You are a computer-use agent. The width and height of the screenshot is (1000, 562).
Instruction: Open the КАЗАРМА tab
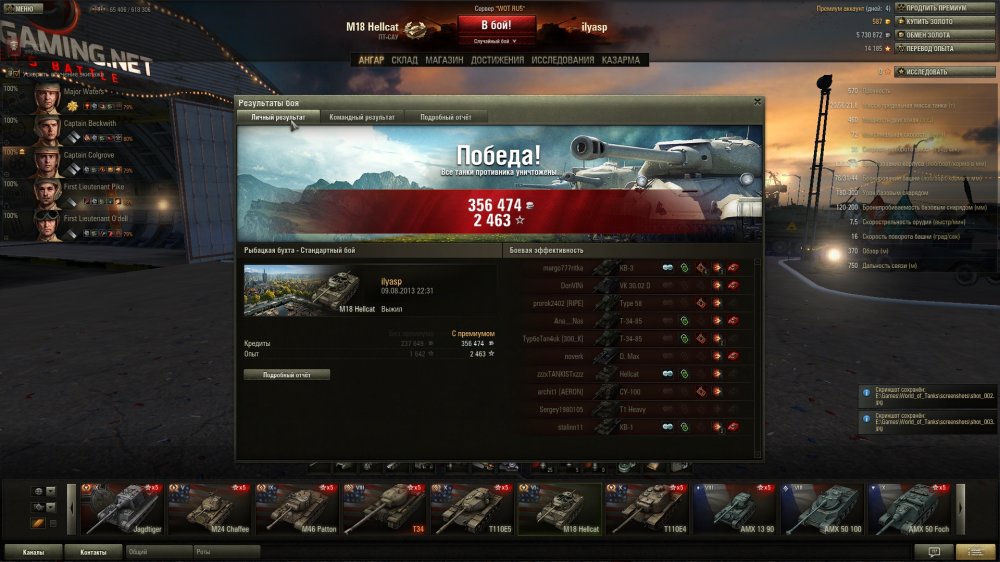click(x=621, y=60)
